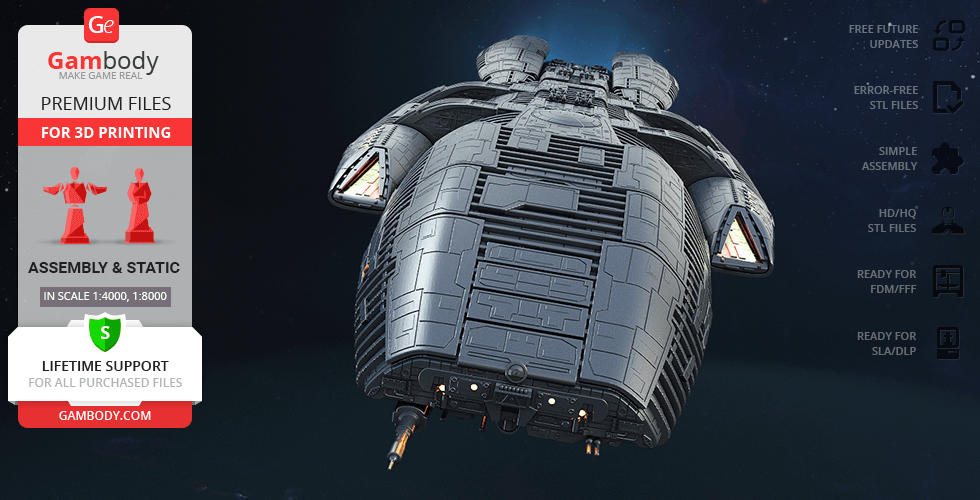The width and height of the screenshot is (980, 500).
Task: Open the GAMBODY.COM link
Action: pos(105,415)
